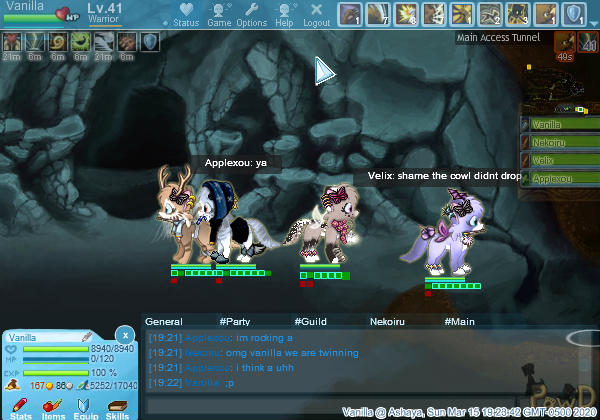
Task: Open the Equip screen
Action: click(x=85, y=407)
